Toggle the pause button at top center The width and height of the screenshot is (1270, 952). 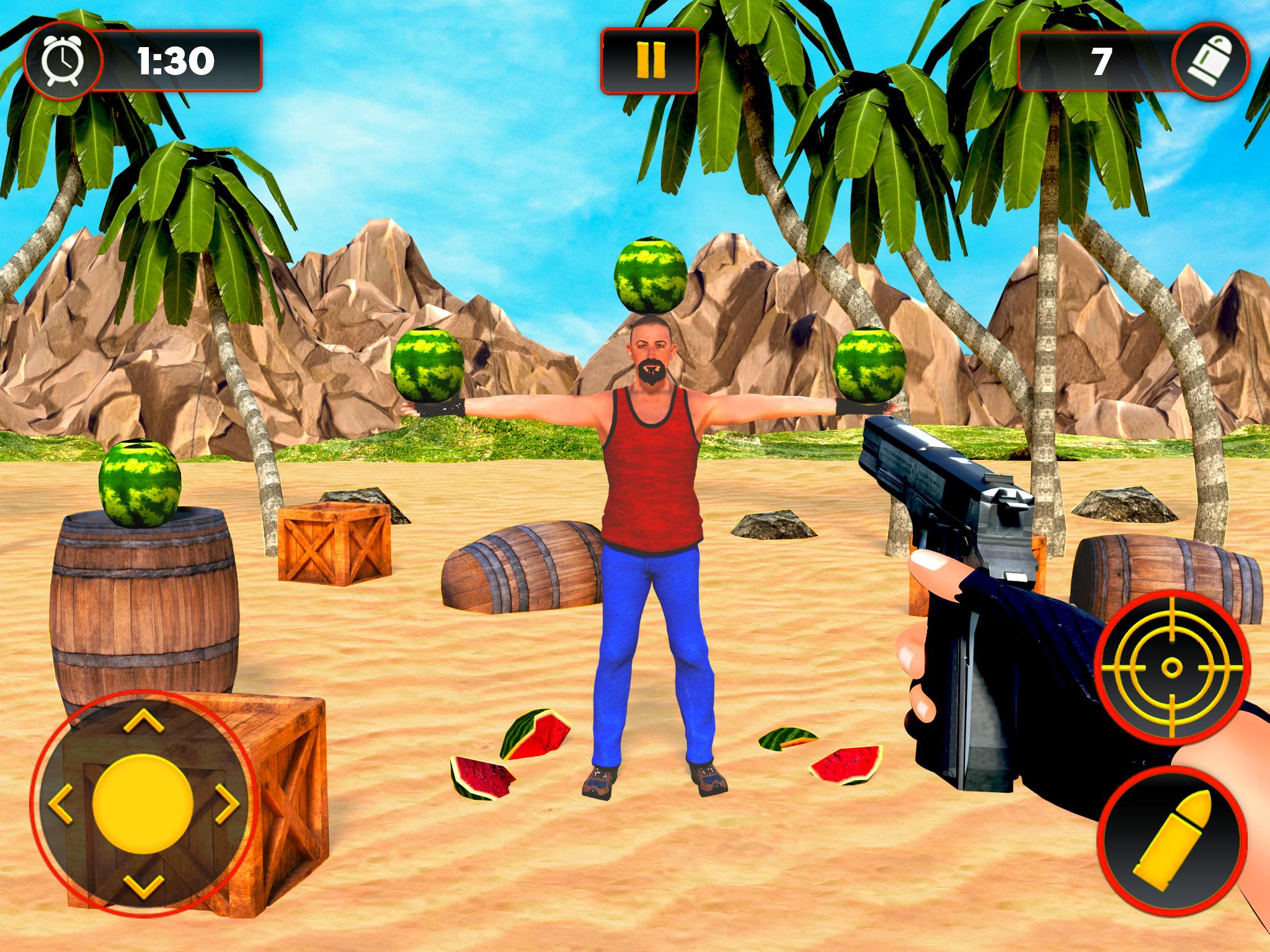tap(649, 59)
